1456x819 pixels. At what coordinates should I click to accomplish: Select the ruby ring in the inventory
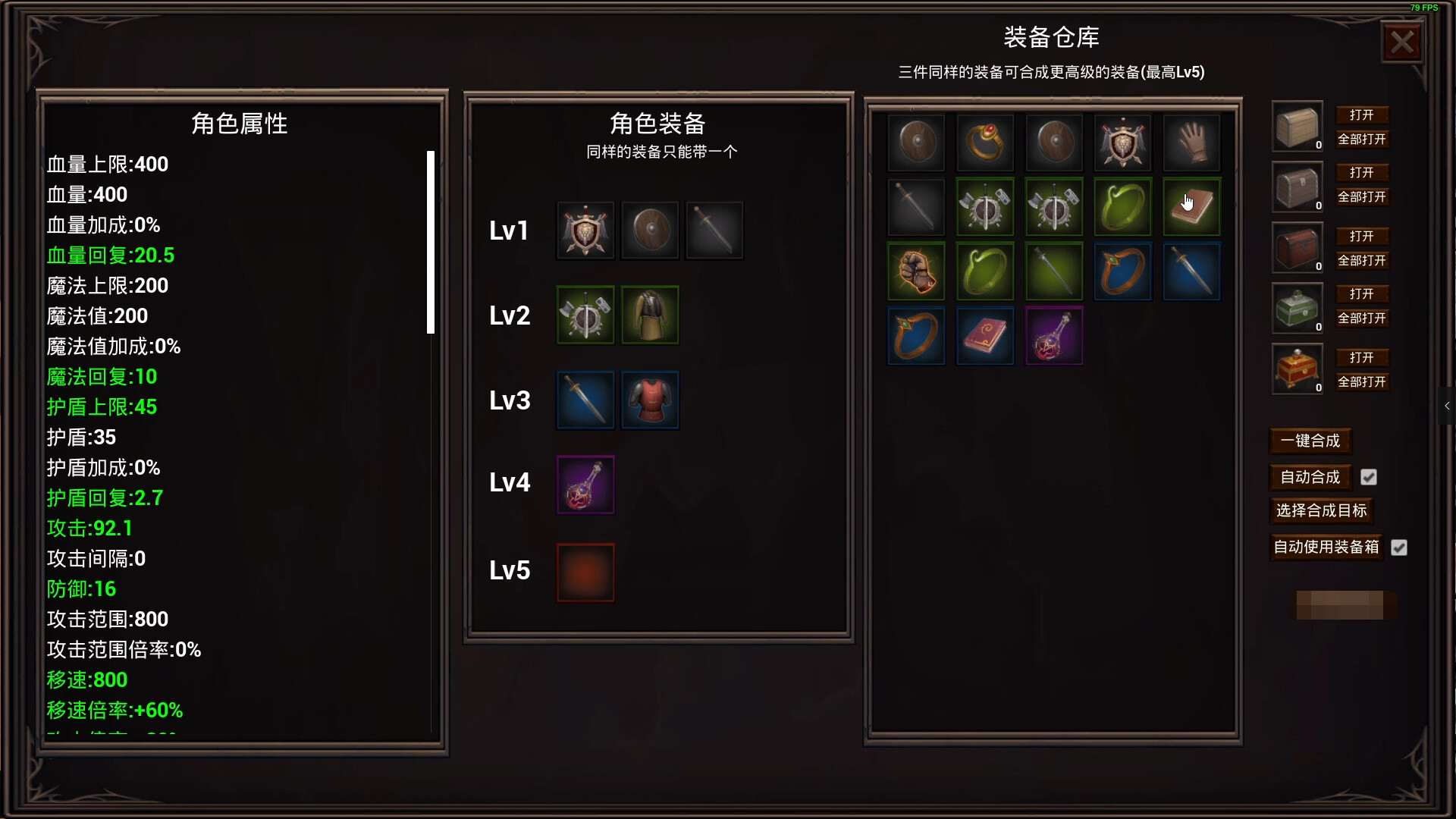tap(984, 143)
